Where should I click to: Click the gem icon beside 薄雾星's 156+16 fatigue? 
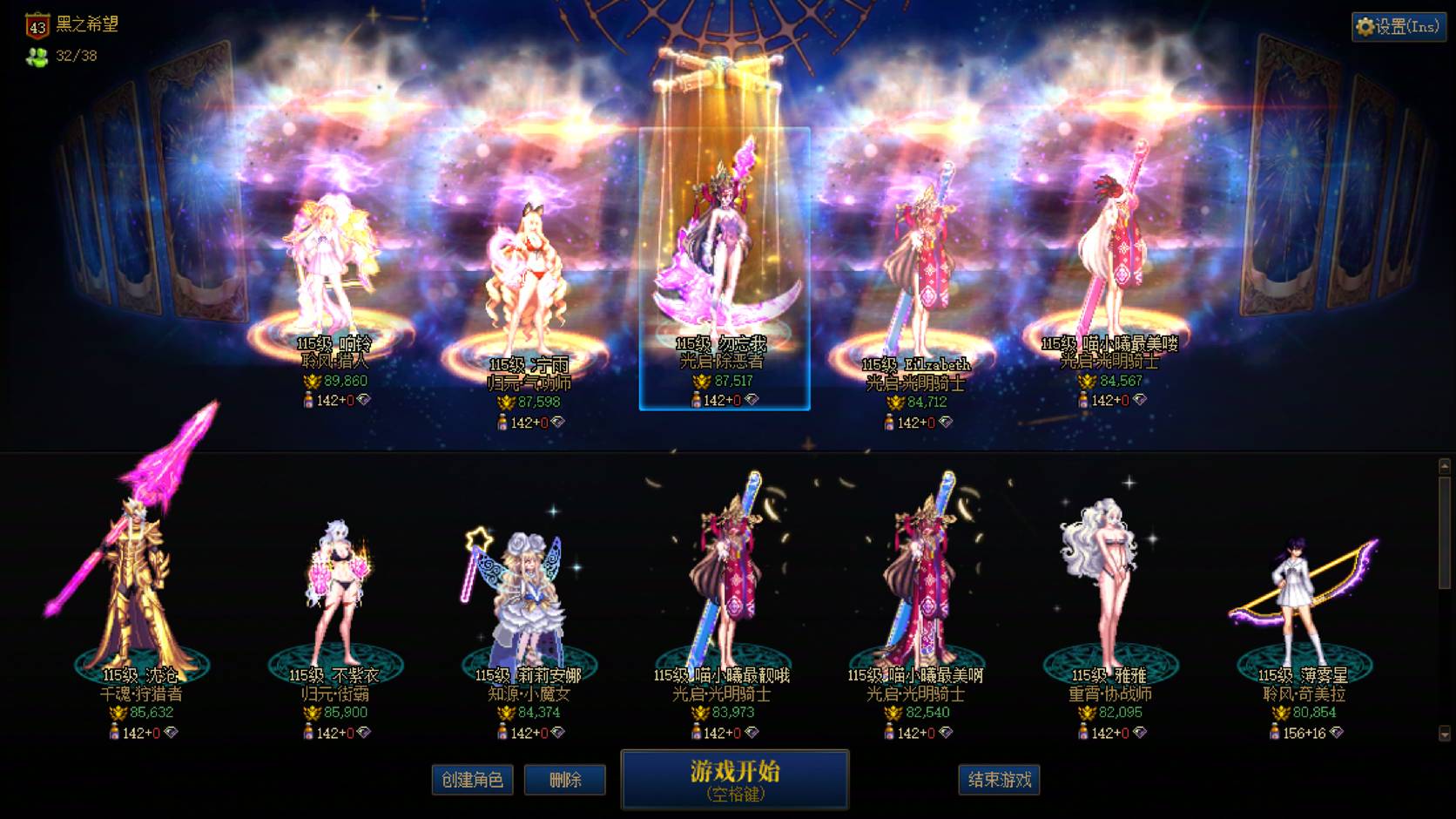tap(1335, 732)
